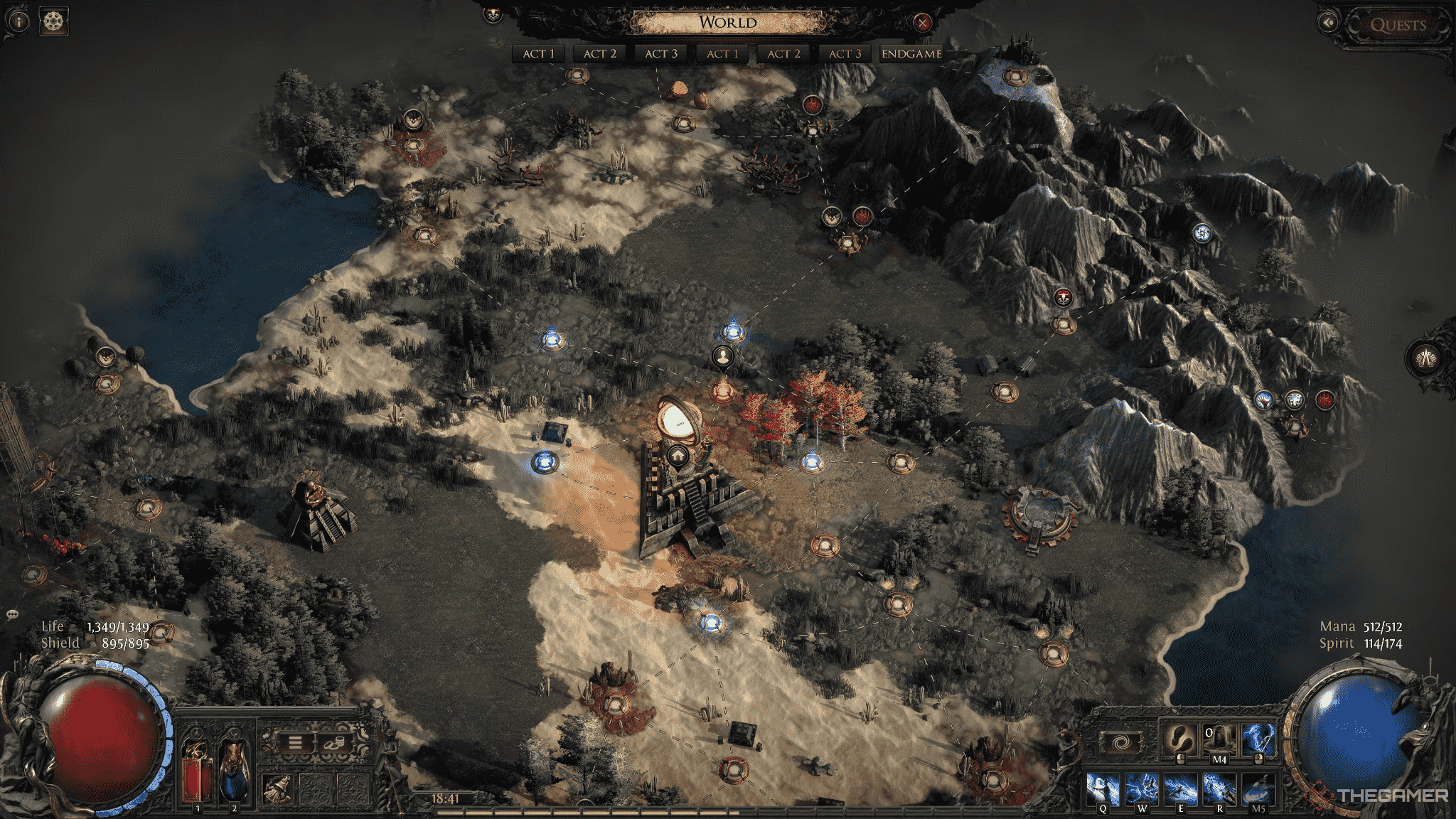Open the portal skill icon bottom right
1456x819 pixels.
click(1120, 742)
